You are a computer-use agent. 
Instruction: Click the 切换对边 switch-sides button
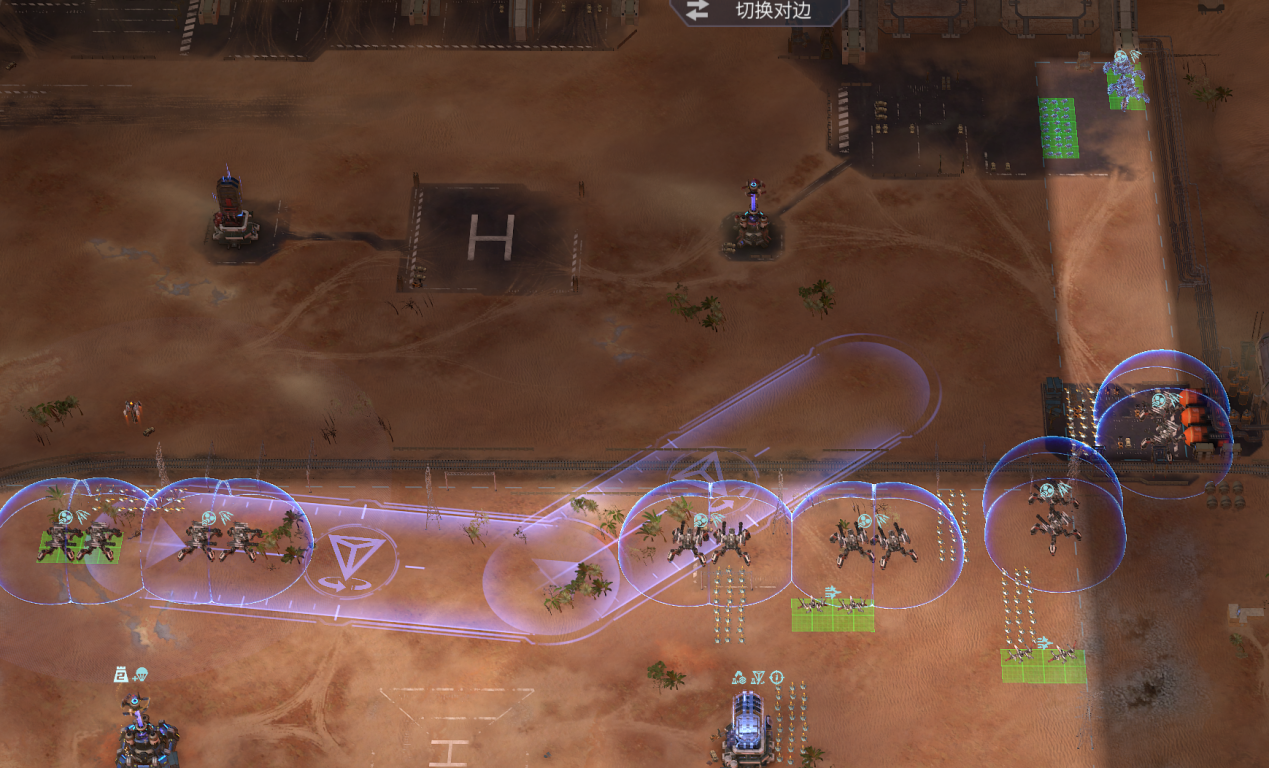point(758,11)
